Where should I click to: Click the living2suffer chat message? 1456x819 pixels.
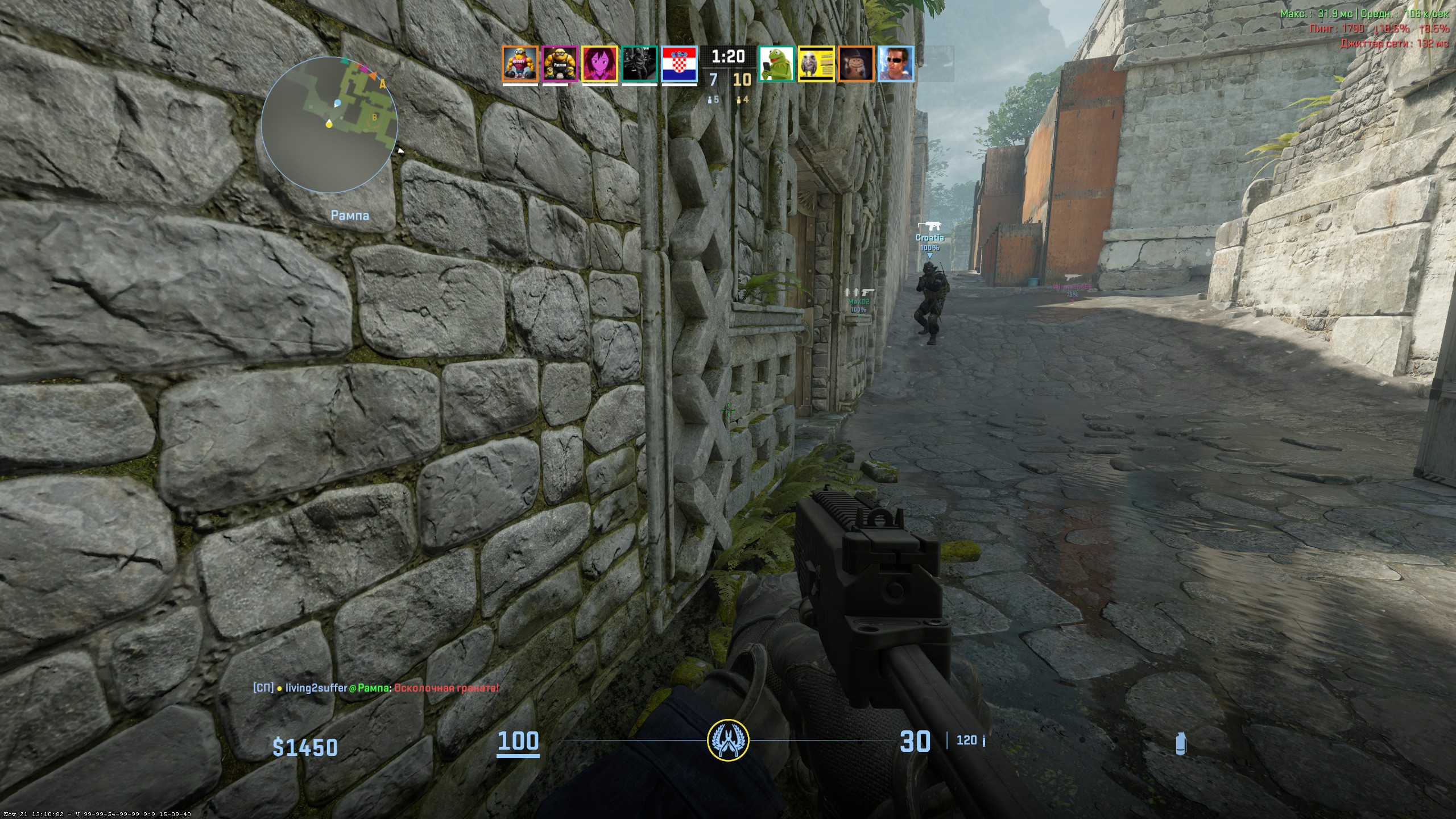pos(376,688)
